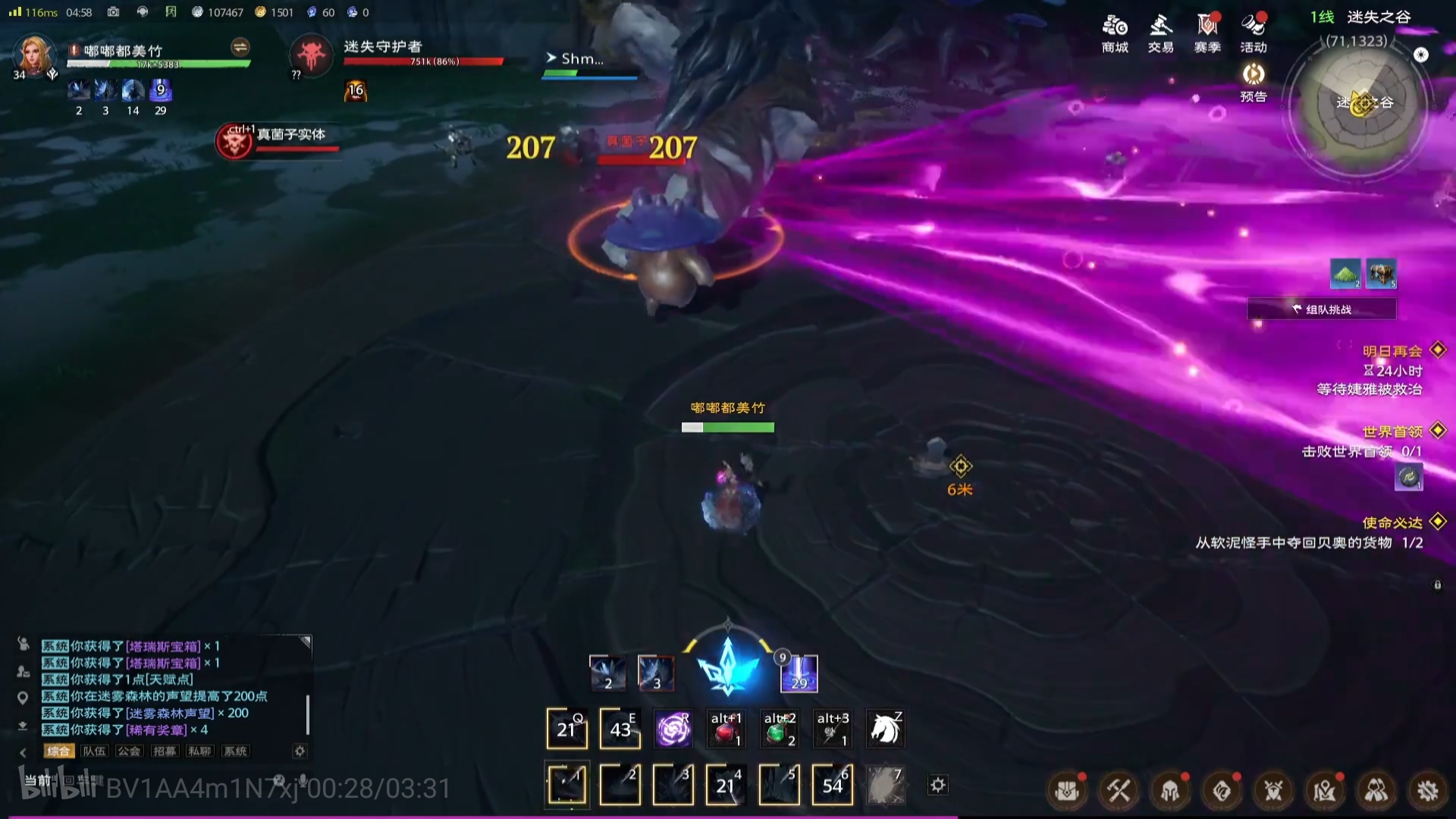
Task: Open the backpack inventory button
Action: [x=1067, y=791]
